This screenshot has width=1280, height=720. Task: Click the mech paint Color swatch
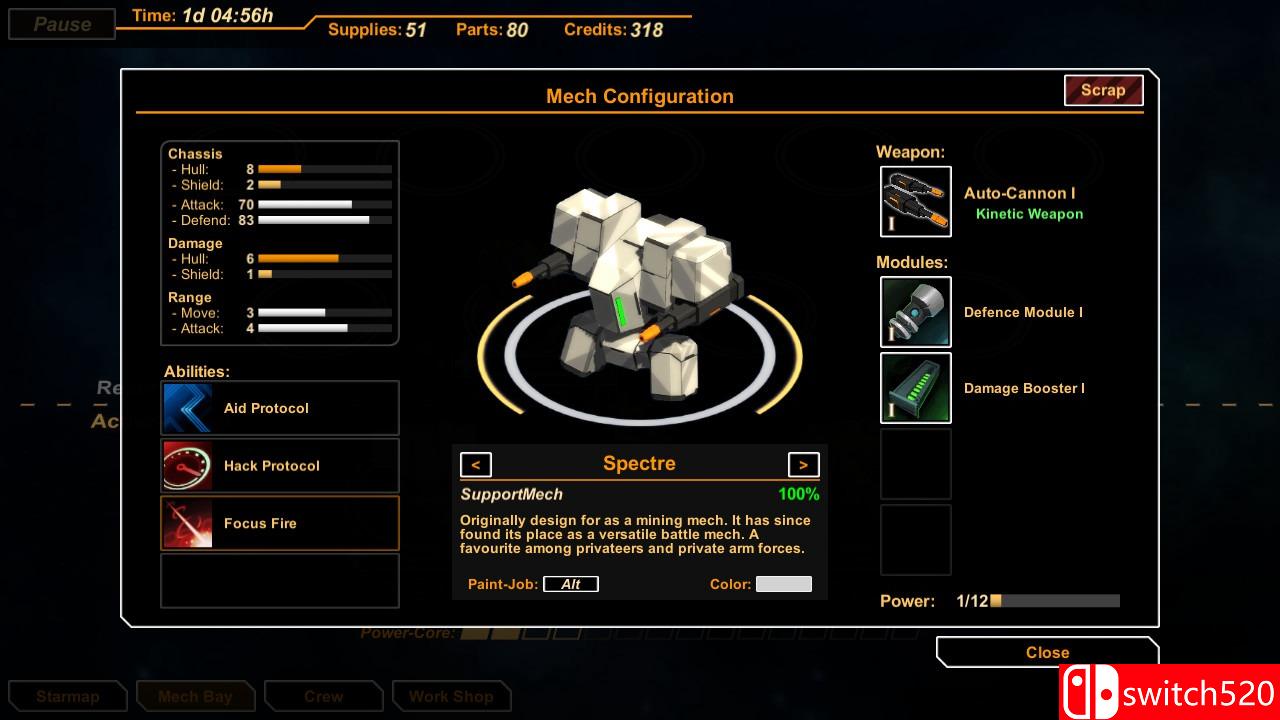(x=784, y=583)
